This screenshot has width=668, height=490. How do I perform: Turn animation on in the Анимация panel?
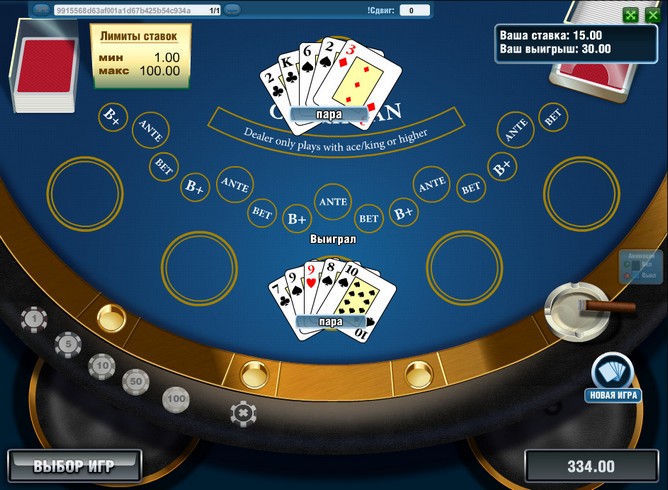pos(628,265)
